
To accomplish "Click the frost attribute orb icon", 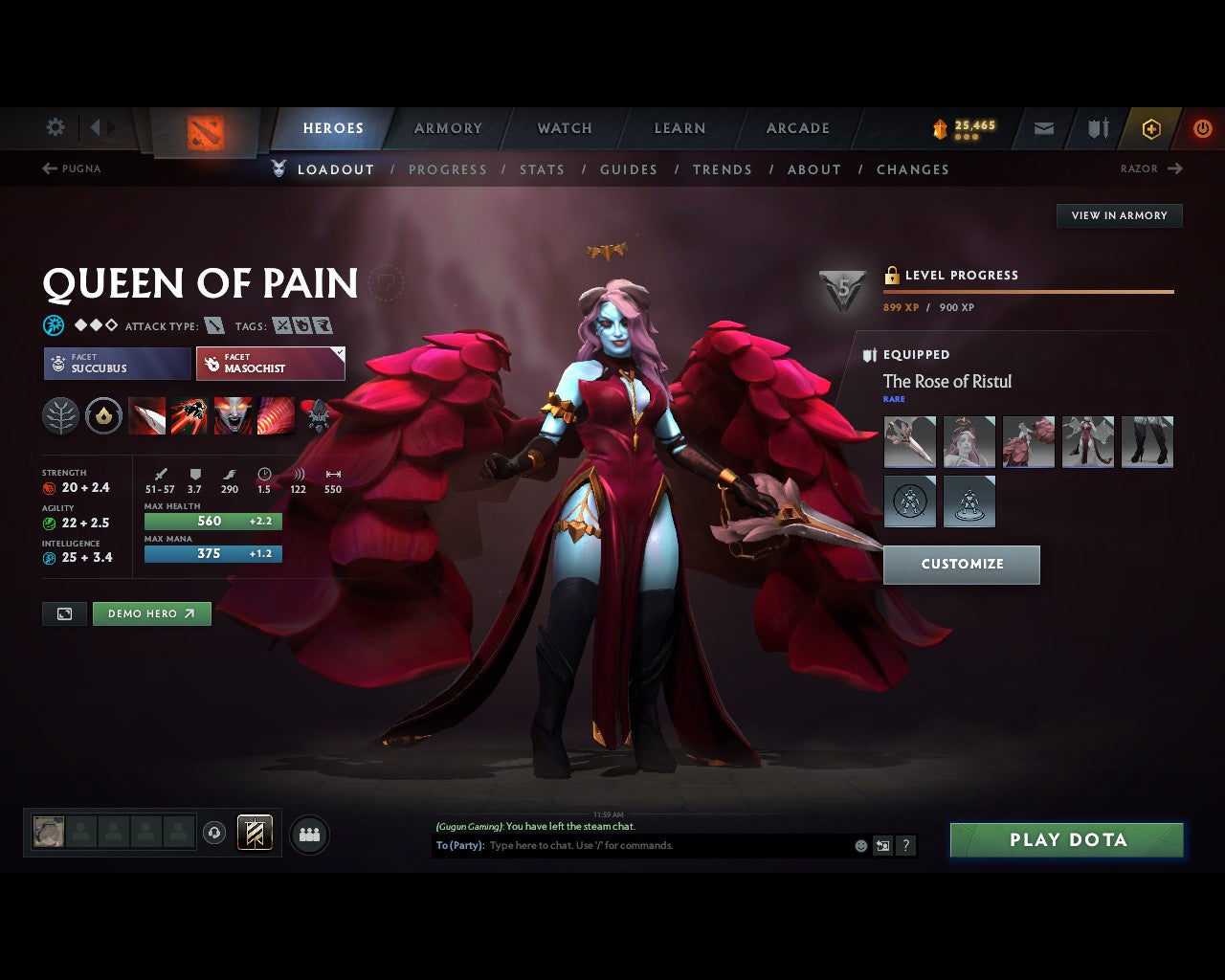I will point(52,323).
